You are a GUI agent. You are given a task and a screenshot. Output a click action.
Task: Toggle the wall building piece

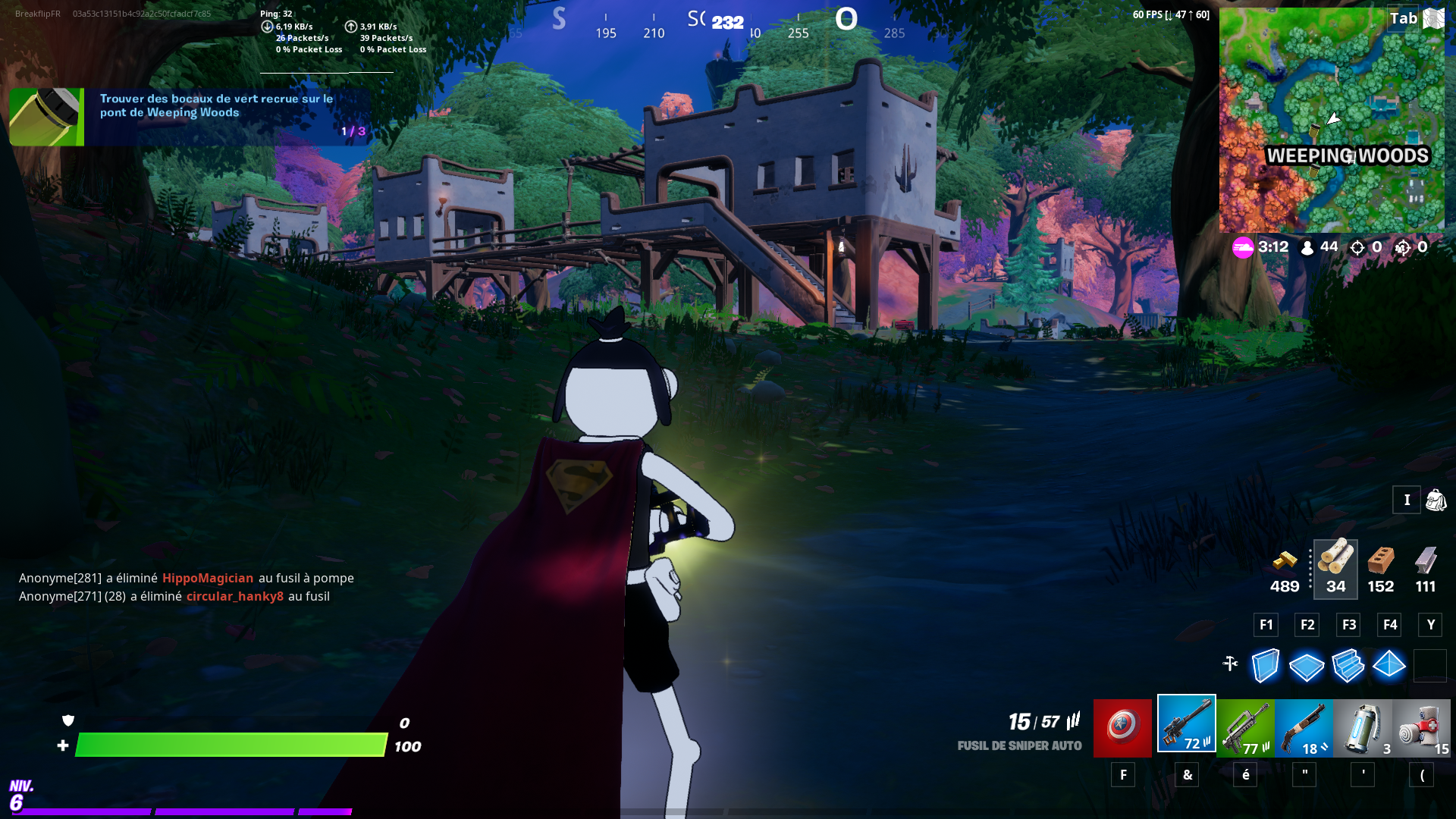point(1265,666)
